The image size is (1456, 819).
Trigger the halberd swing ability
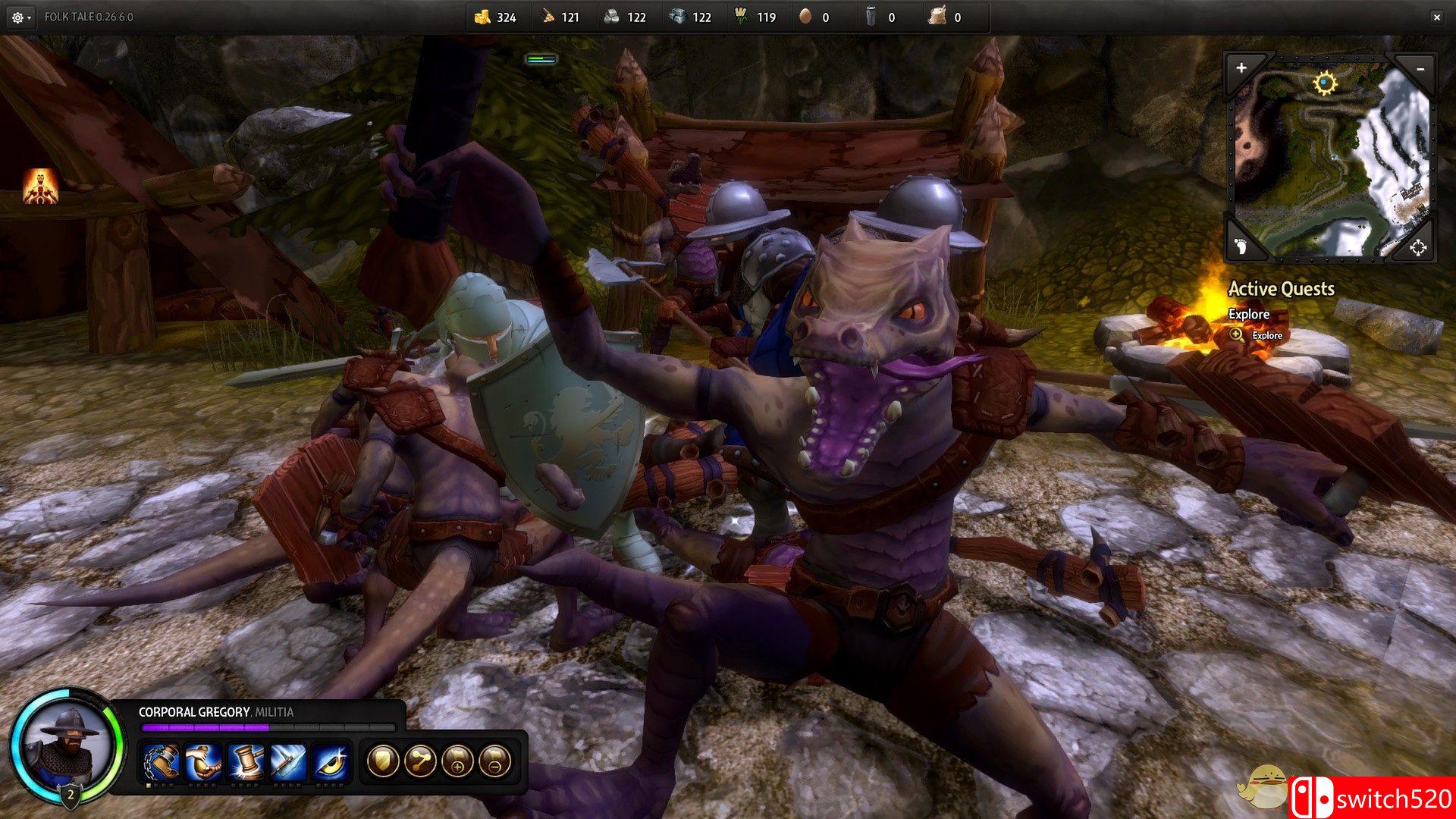pos(288,761)
